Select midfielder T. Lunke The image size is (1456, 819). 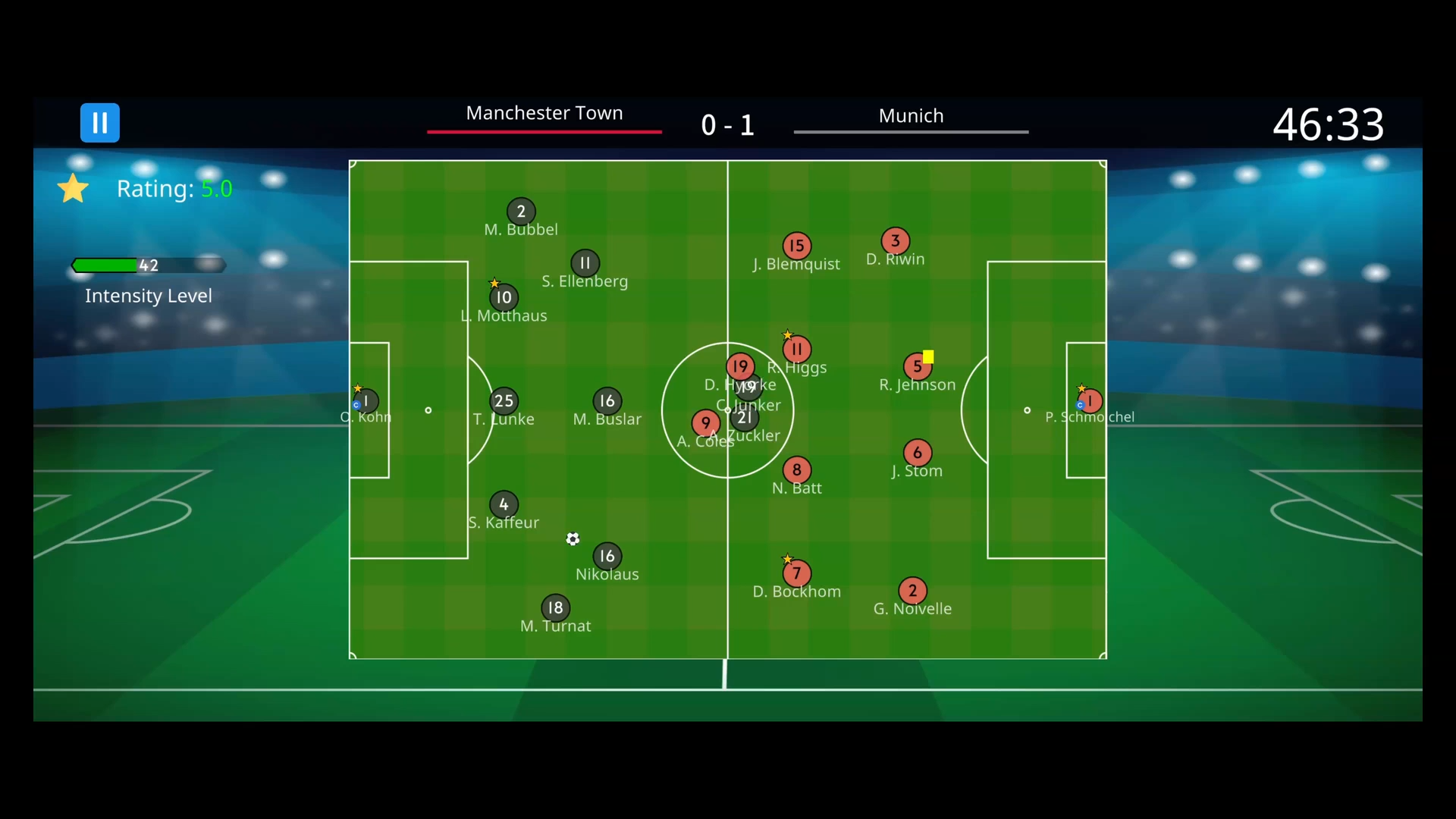click(x=504, y=400)
